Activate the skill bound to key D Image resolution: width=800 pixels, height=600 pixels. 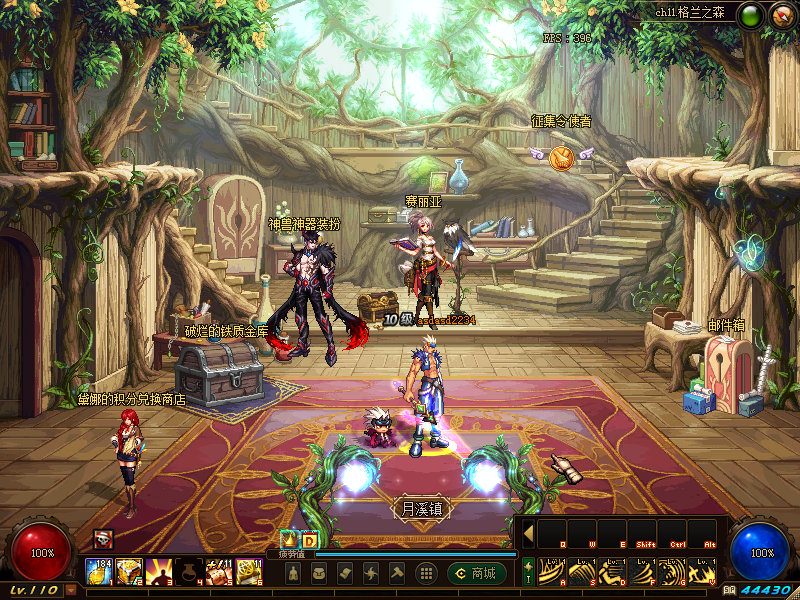(611, 570)
